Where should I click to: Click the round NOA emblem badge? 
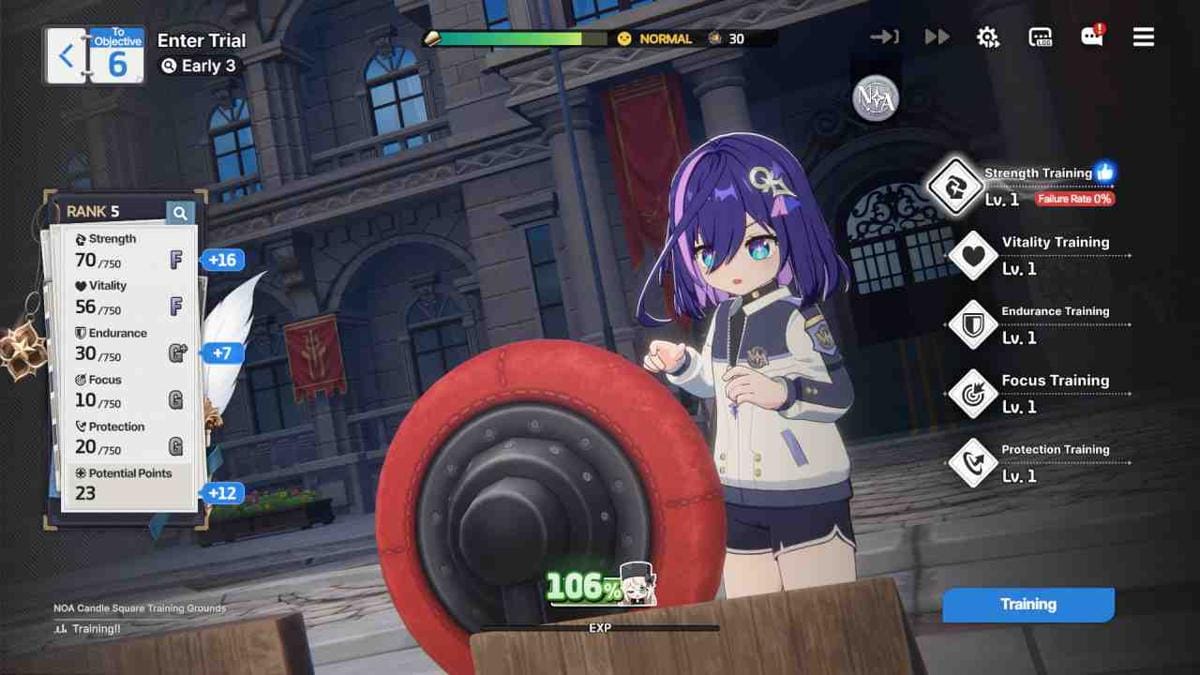pos(875,99)
